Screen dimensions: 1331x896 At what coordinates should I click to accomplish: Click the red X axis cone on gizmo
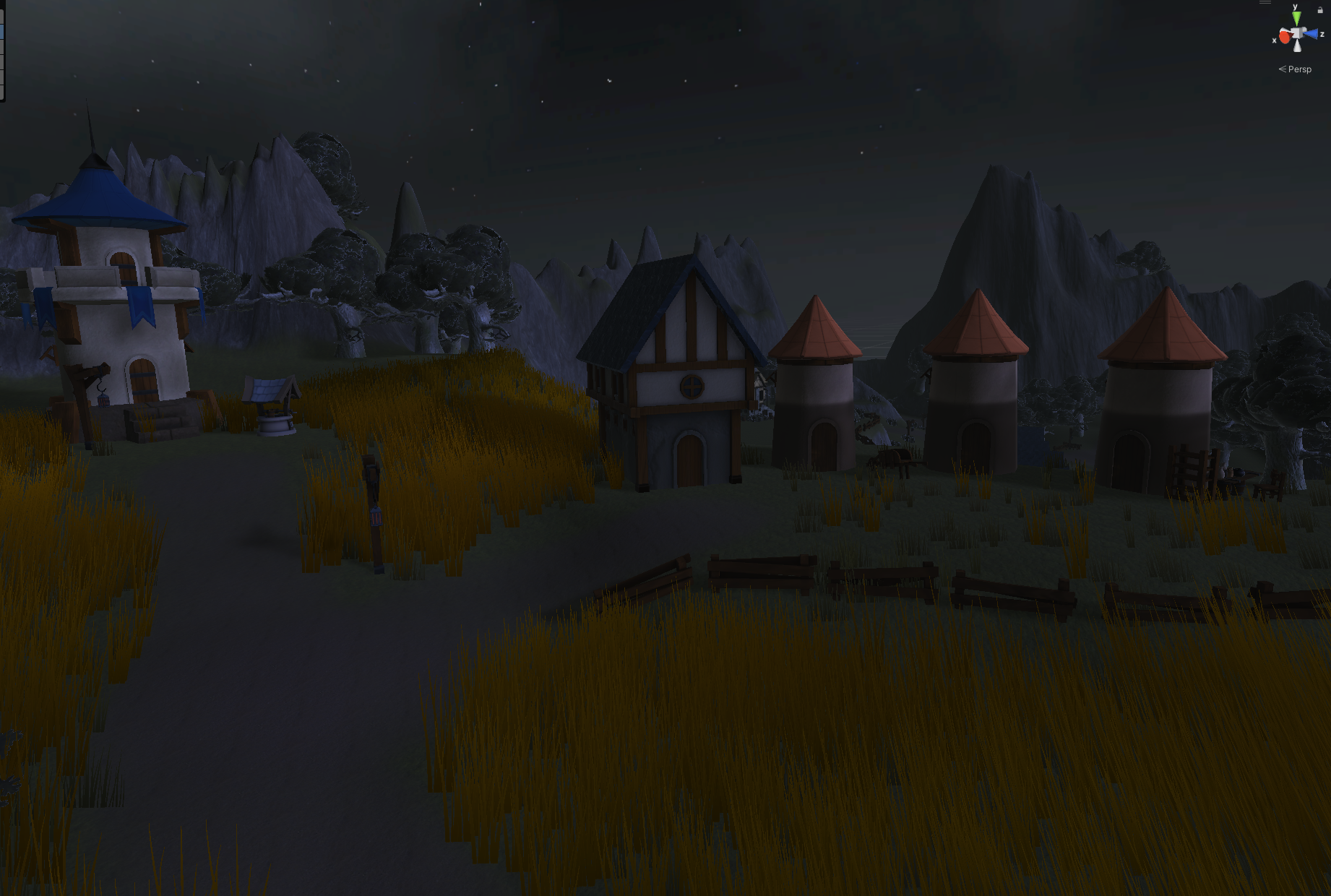click(x=1285, y=37)
